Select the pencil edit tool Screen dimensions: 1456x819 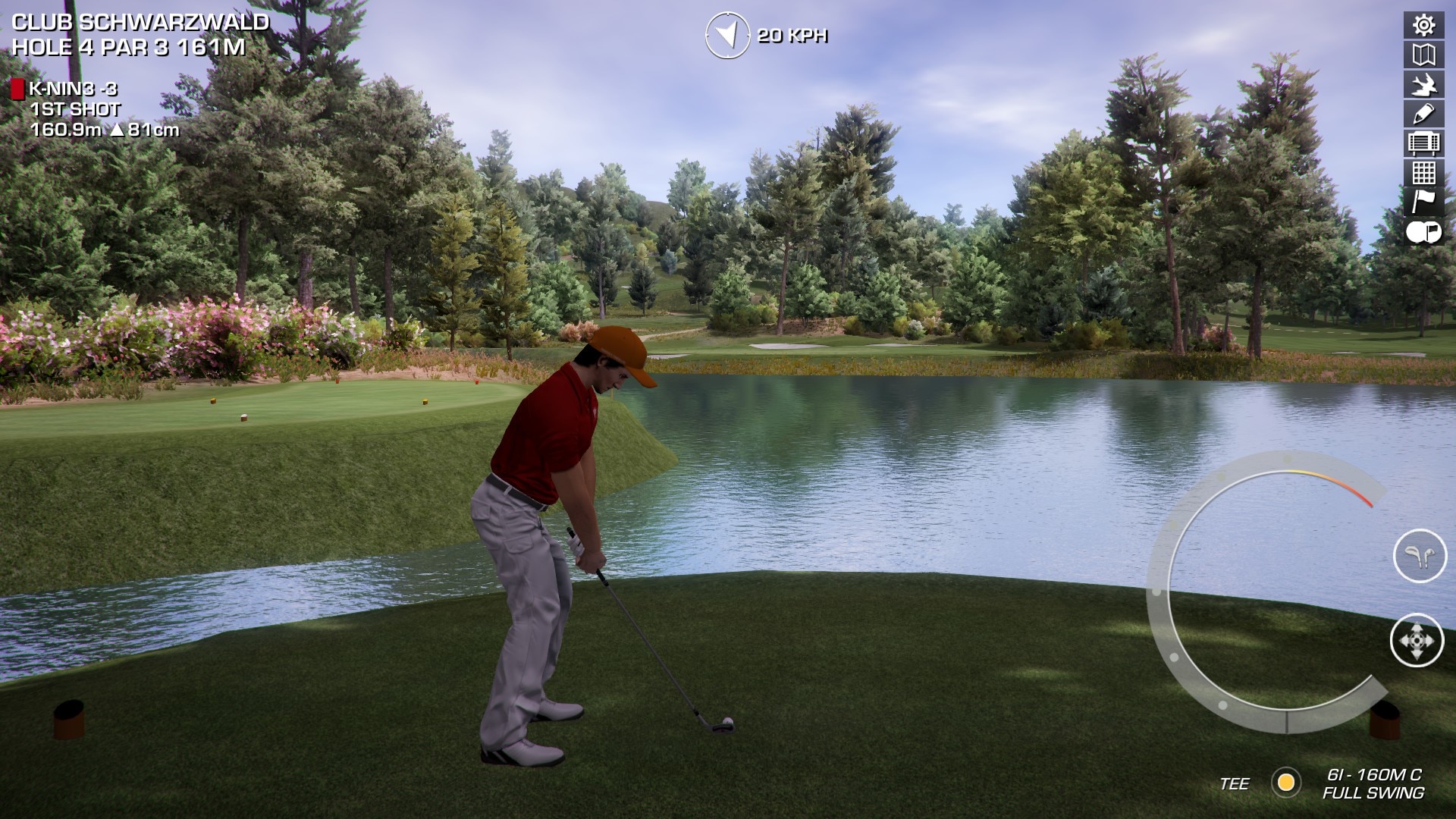pyautogui.click(x=1423, y=114)
